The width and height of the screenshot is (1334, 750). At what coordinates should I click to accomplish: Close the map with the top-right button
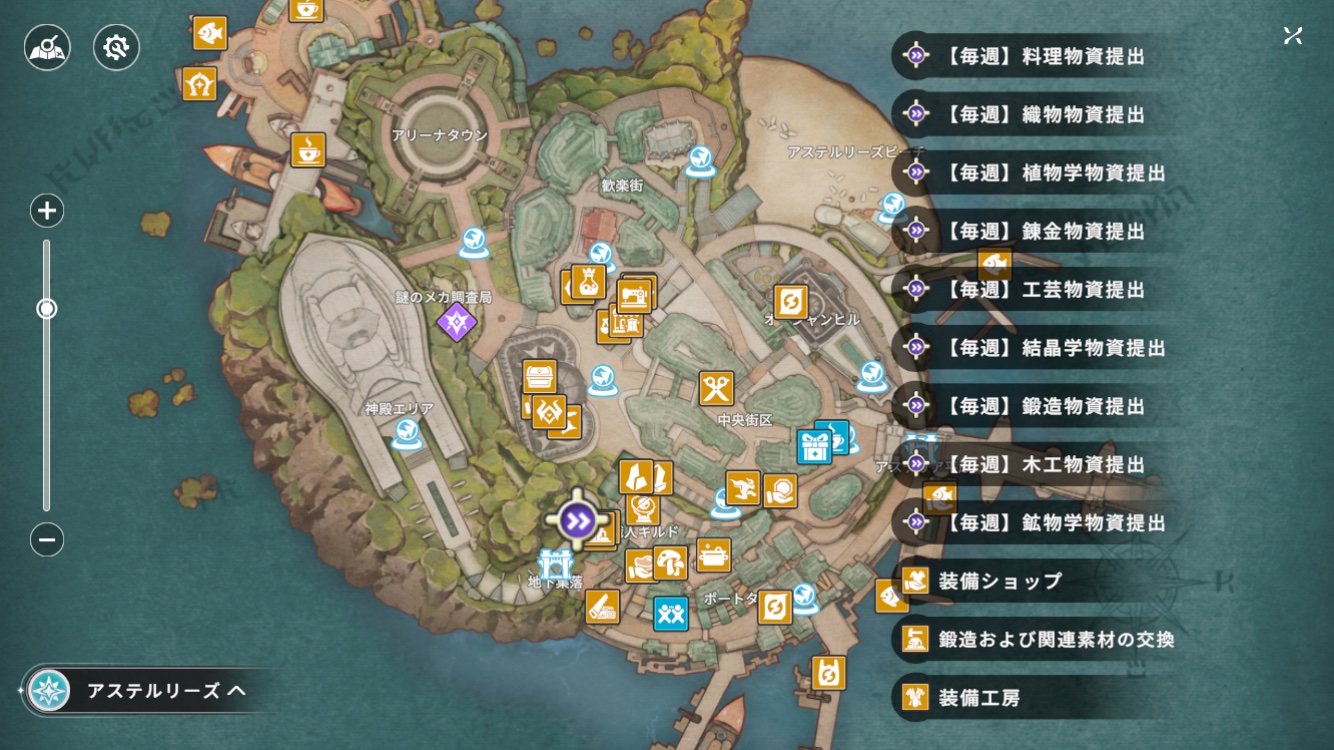1293,36
